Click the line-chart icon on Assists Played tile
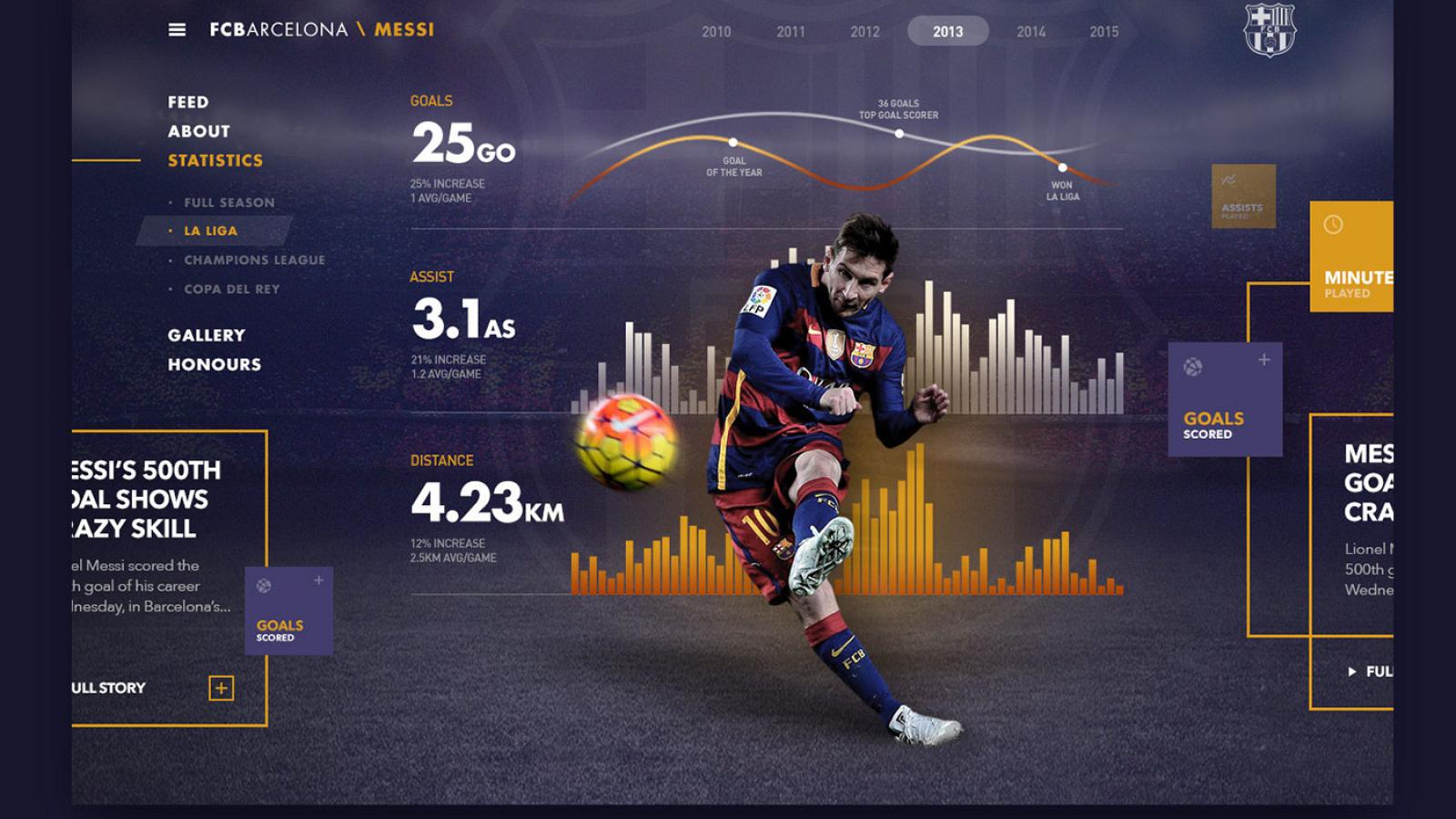Image resolution: width=1456 pixels, height=819 pixels. tap(1230, 179)
